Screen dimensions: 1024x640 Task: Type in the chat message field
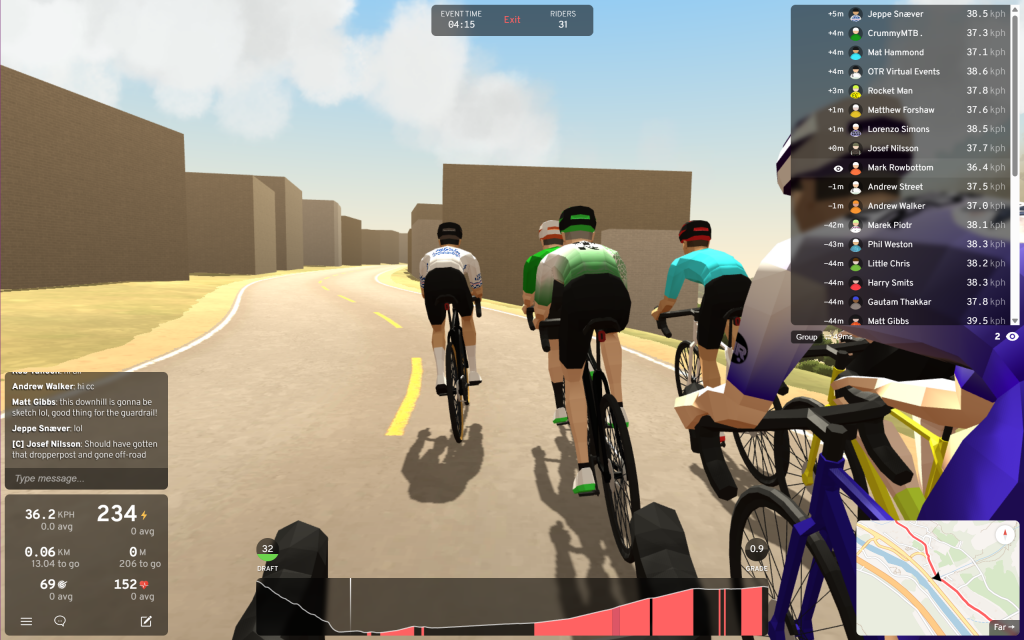(86, 479)
